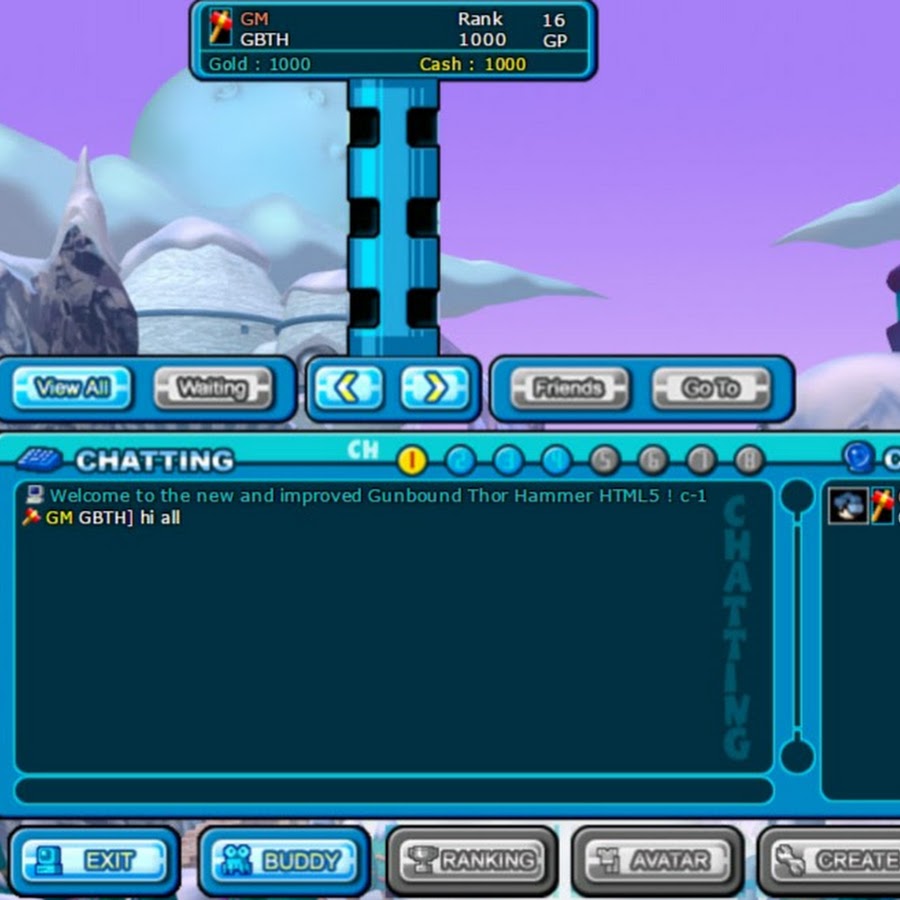Click the View All button
Screen dimensions: 900x900
[72, 388]
